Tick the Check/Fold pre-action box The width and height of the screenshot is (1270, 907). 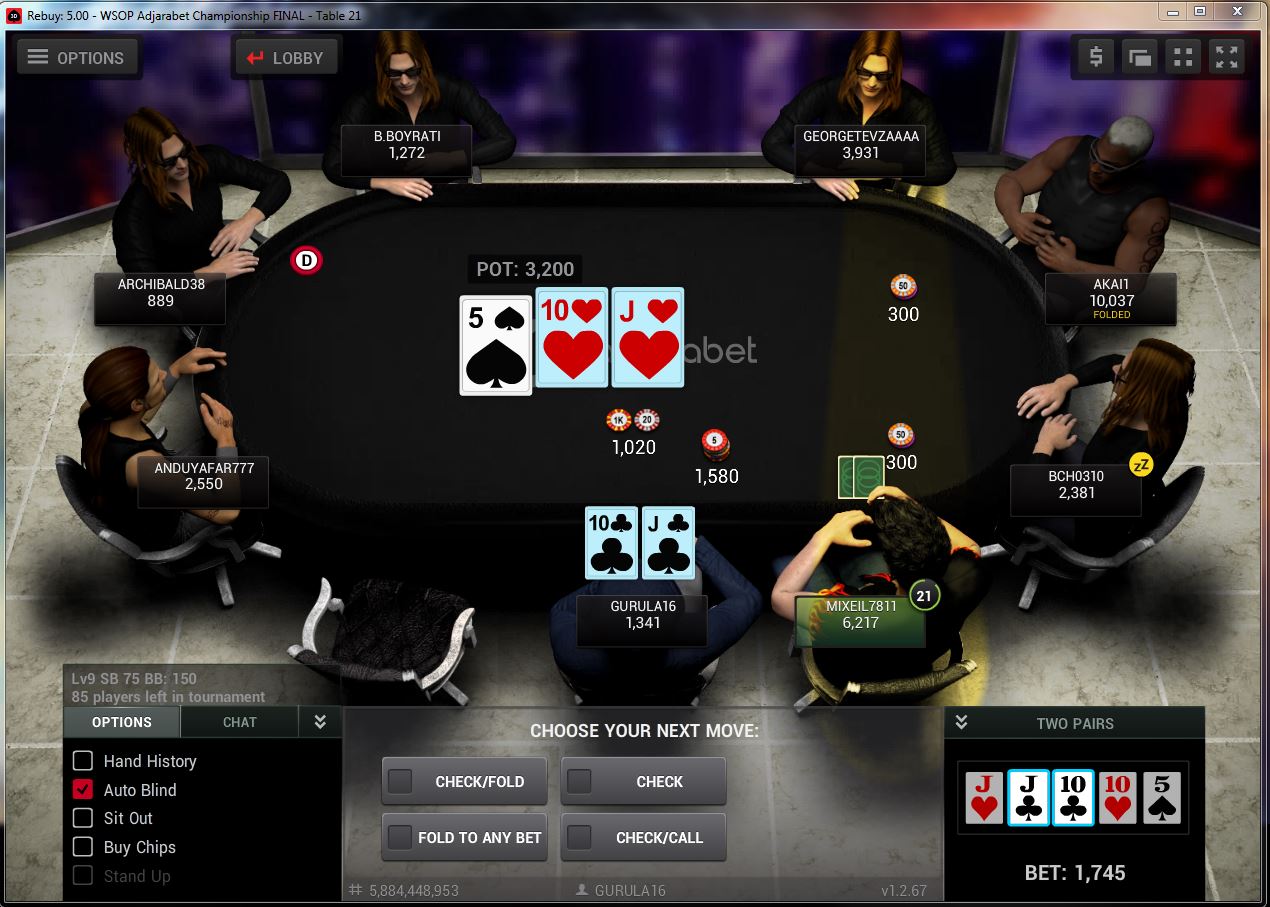tap(401, 781)
